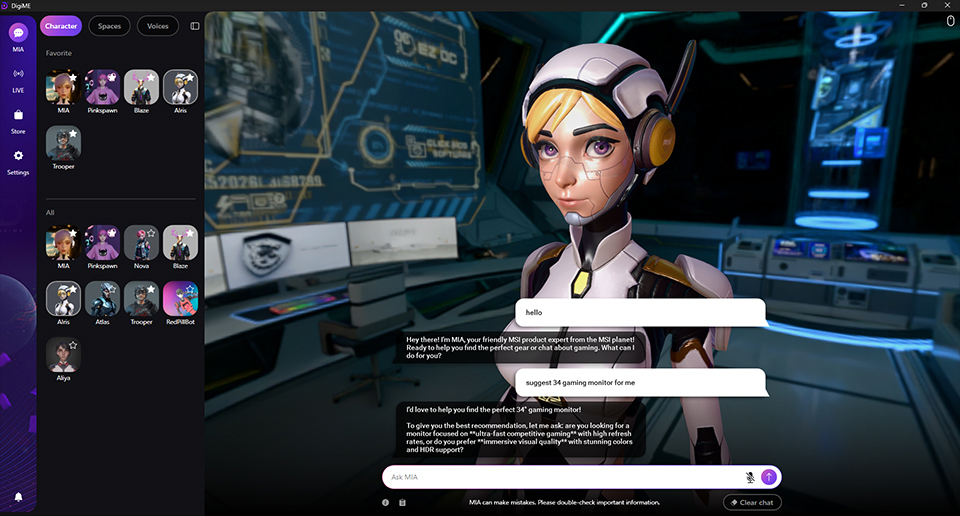Open the Store from the sidebar
960x516 pixels.
18,120
